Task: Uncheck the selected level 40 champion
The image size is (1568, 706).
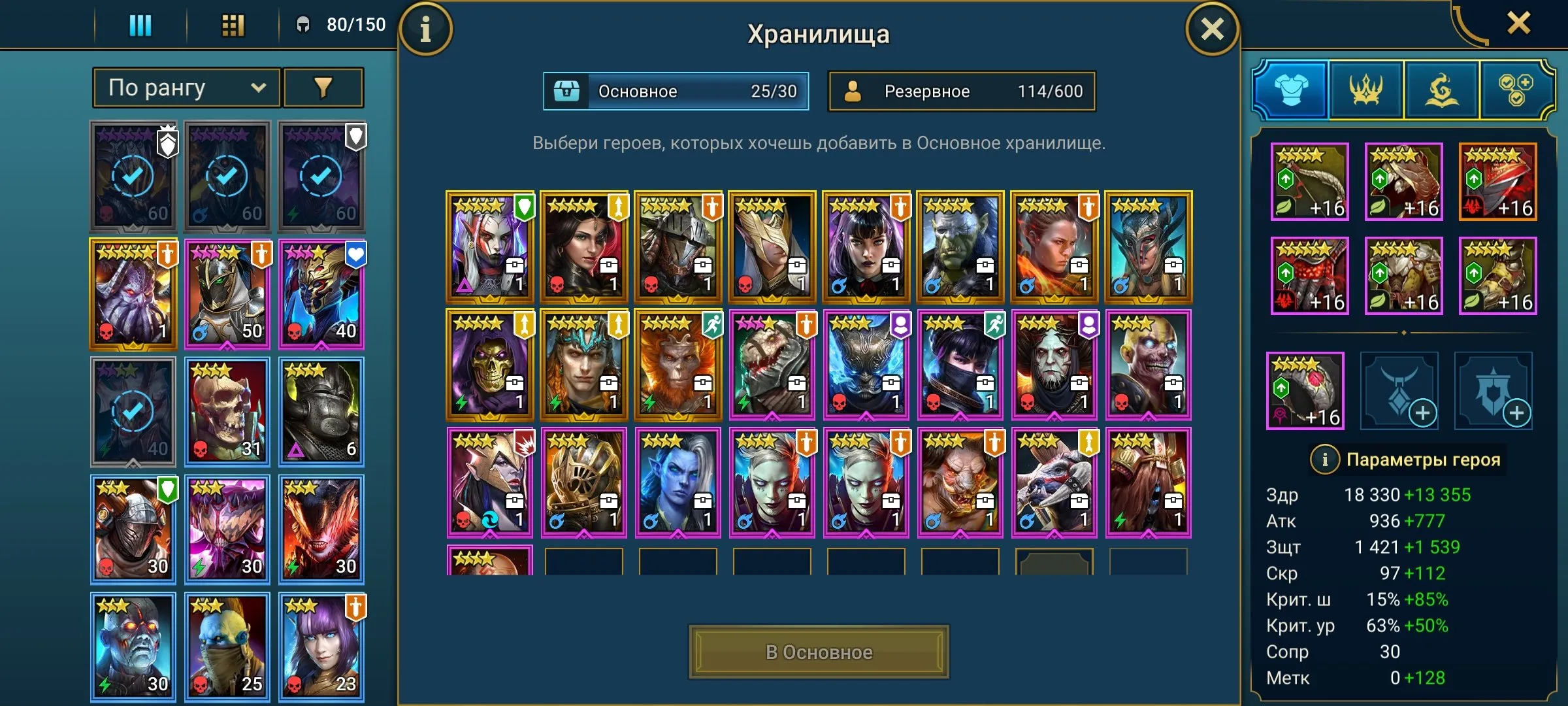Action: [133, 411]
